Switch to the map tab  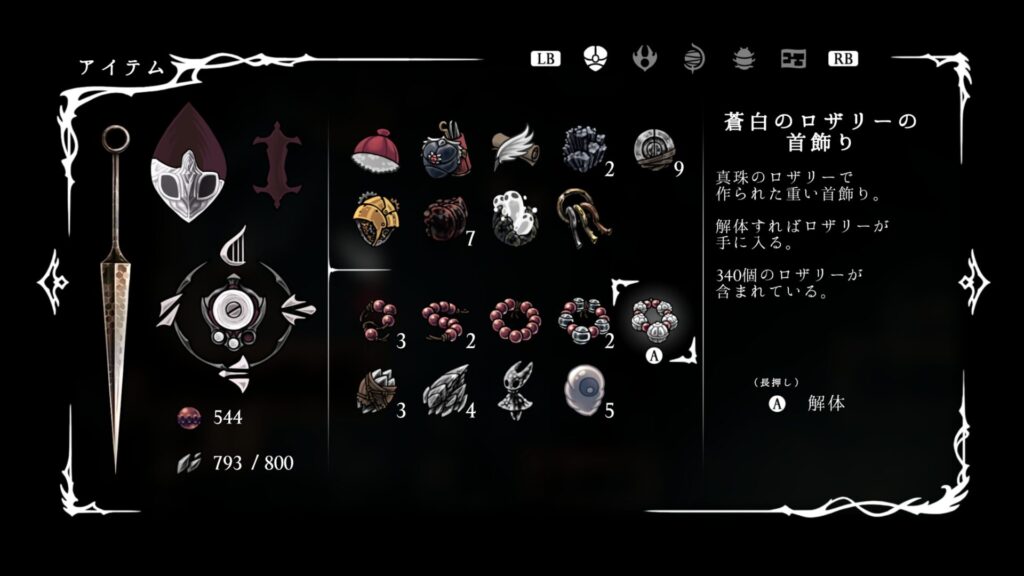tap(794, 58)
